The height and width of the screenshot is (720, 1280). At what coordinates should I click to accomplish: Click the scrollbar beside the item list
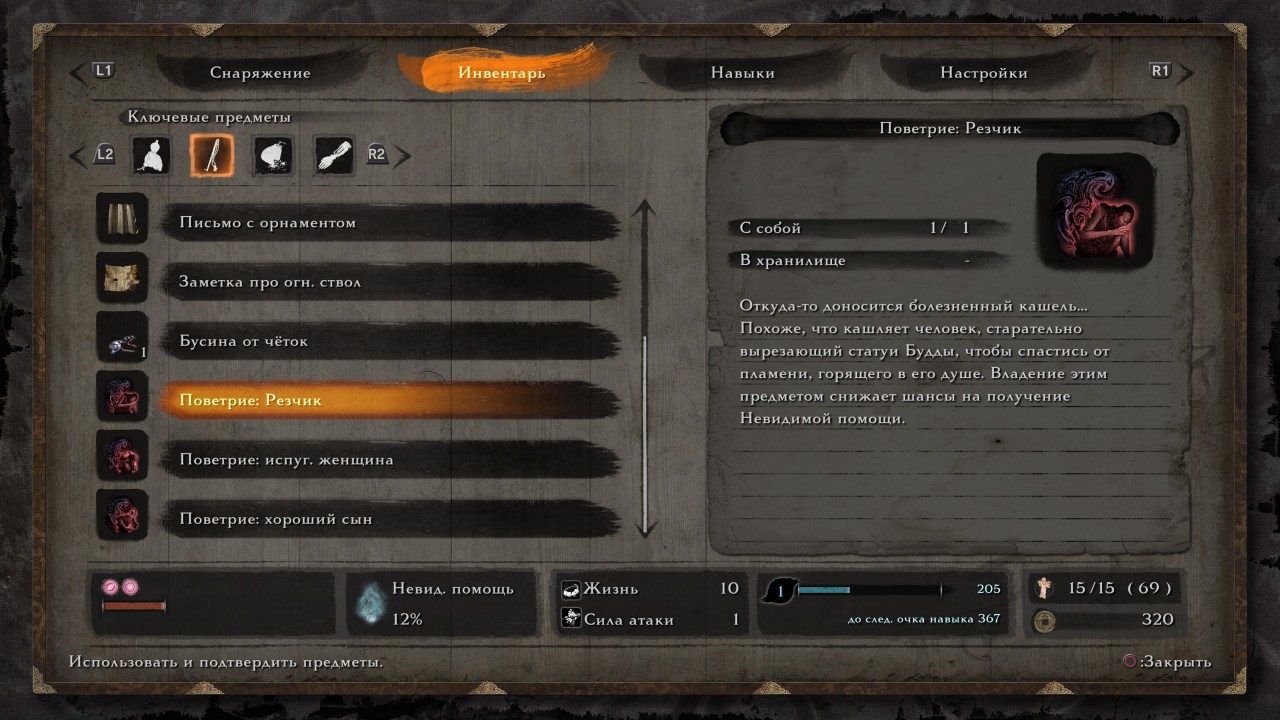point(645,370)
